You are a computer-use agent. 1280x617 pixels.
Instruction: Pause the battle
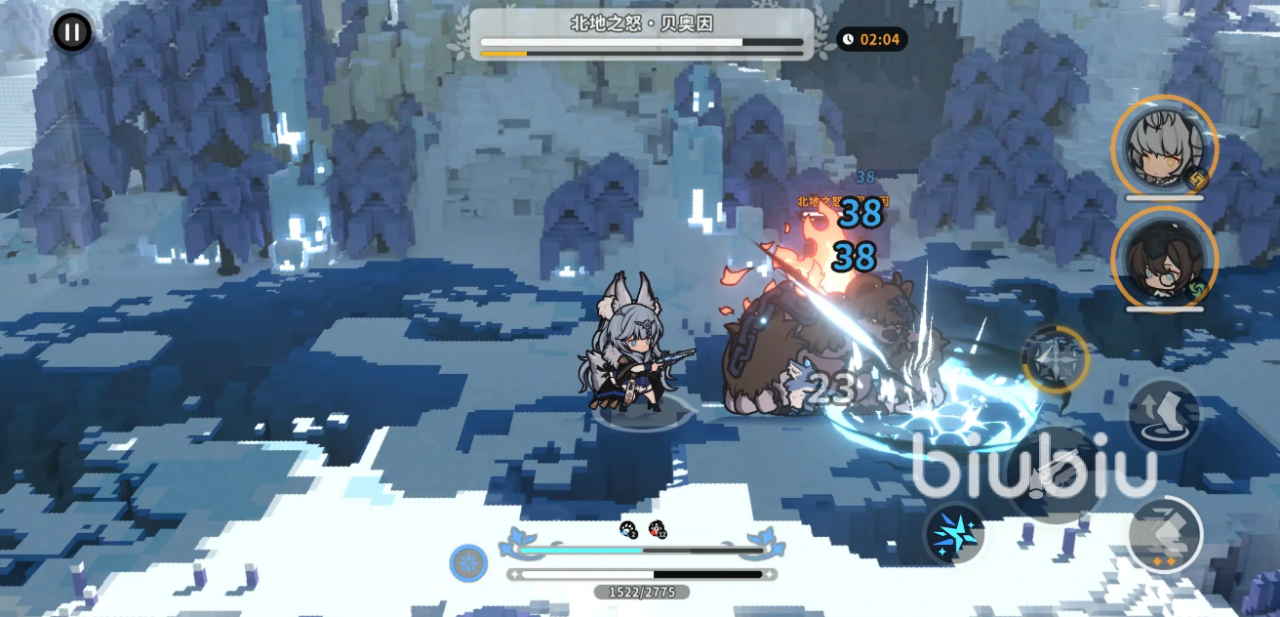(72, 32)
